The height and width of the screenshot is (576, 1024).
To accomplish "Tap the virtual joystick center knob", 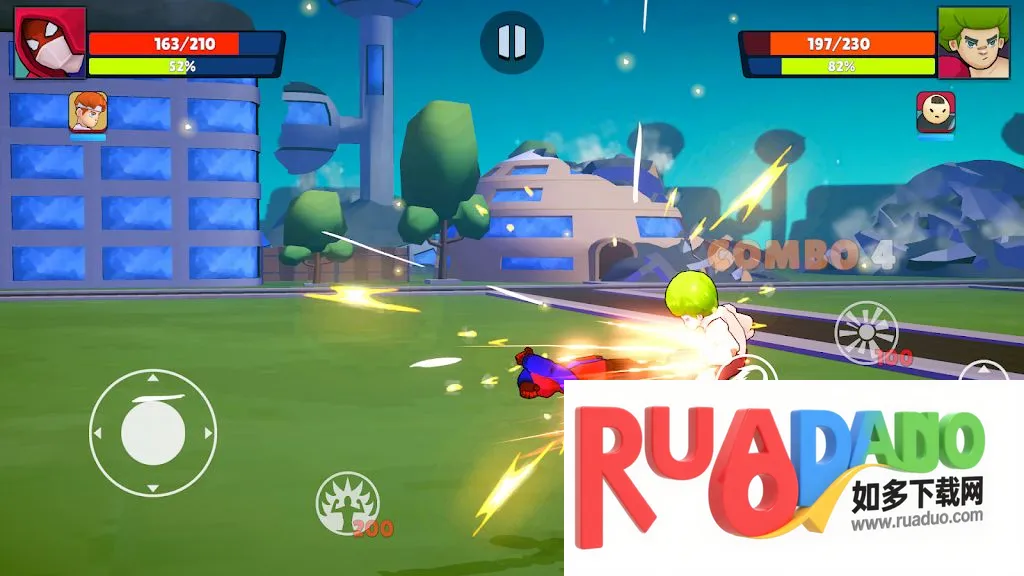I will tap(153, 435).
